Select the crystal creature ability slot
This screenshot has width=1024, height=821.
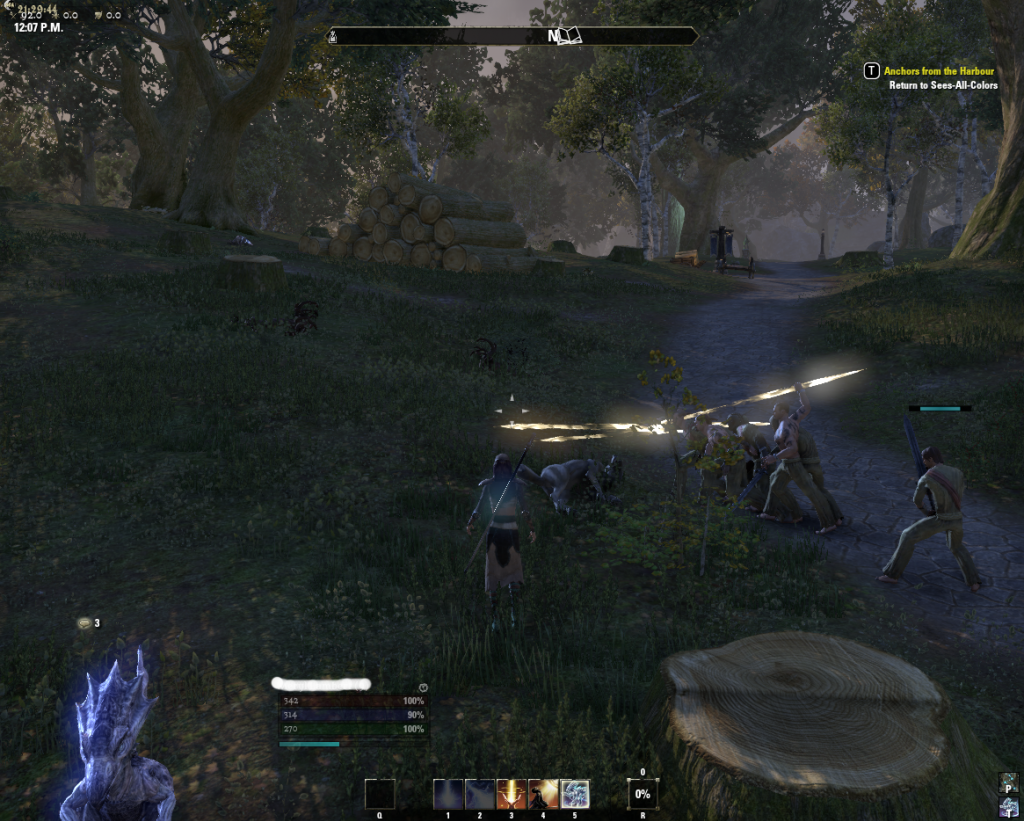coord(575,794)
